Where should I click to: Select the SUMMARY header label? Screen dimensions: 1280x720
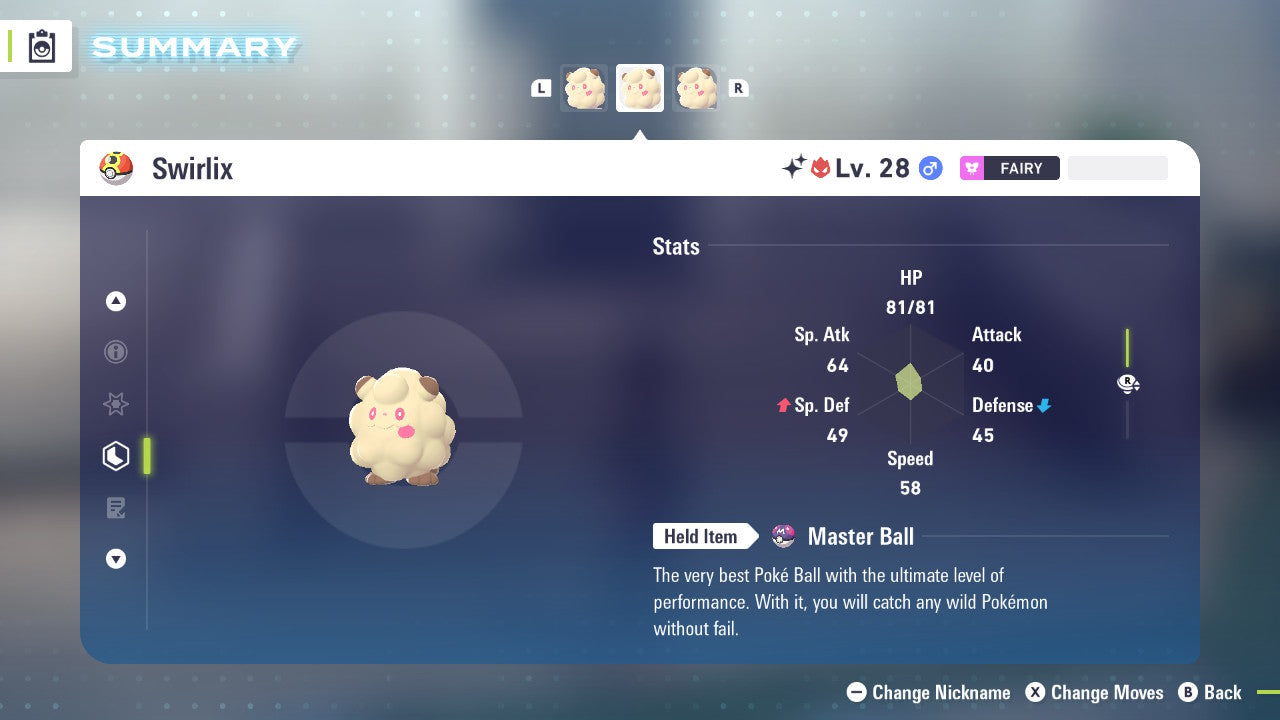click(193, 46)
